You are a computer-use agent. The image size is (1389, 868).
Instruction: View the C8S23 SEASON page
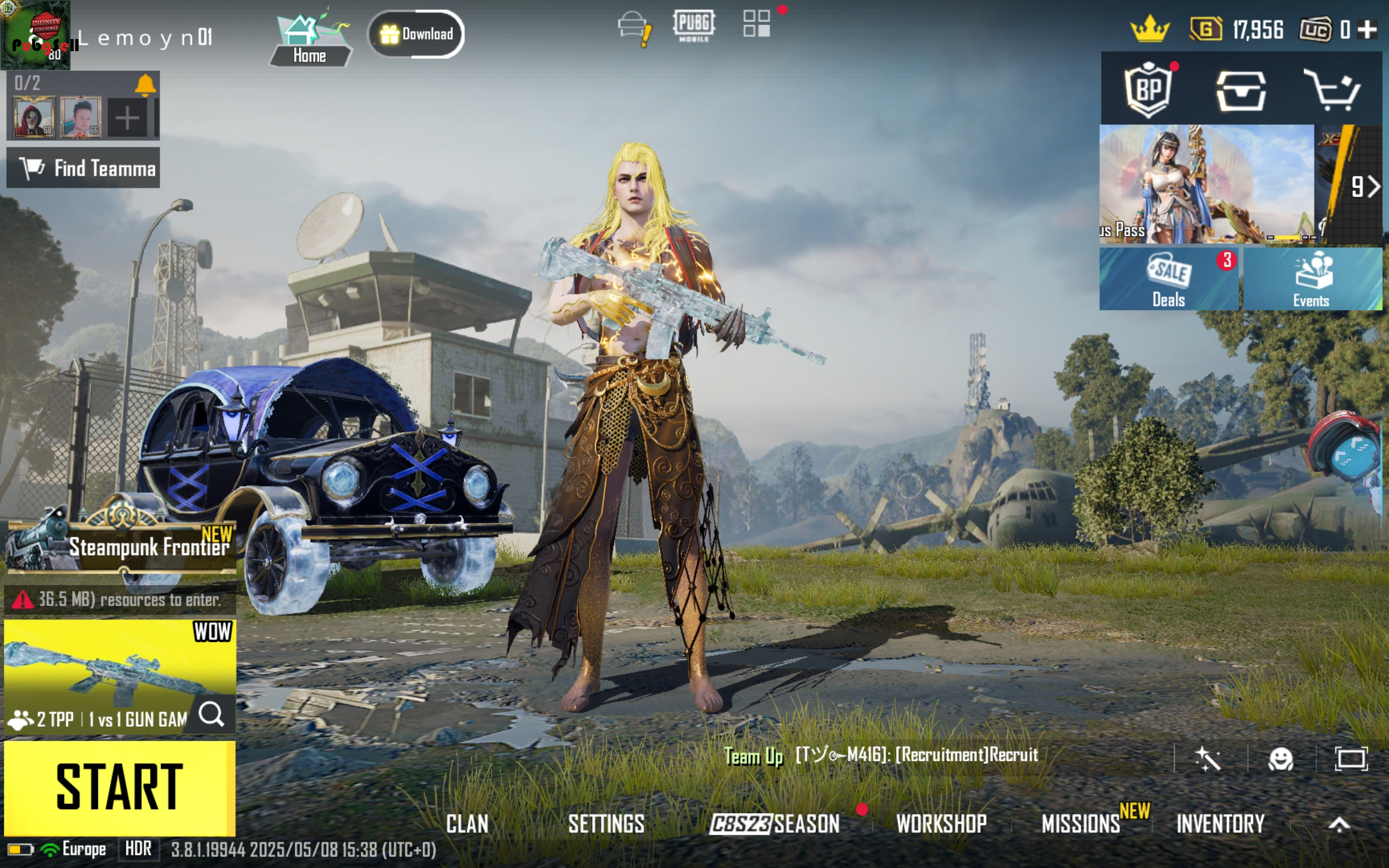[774, 824]
